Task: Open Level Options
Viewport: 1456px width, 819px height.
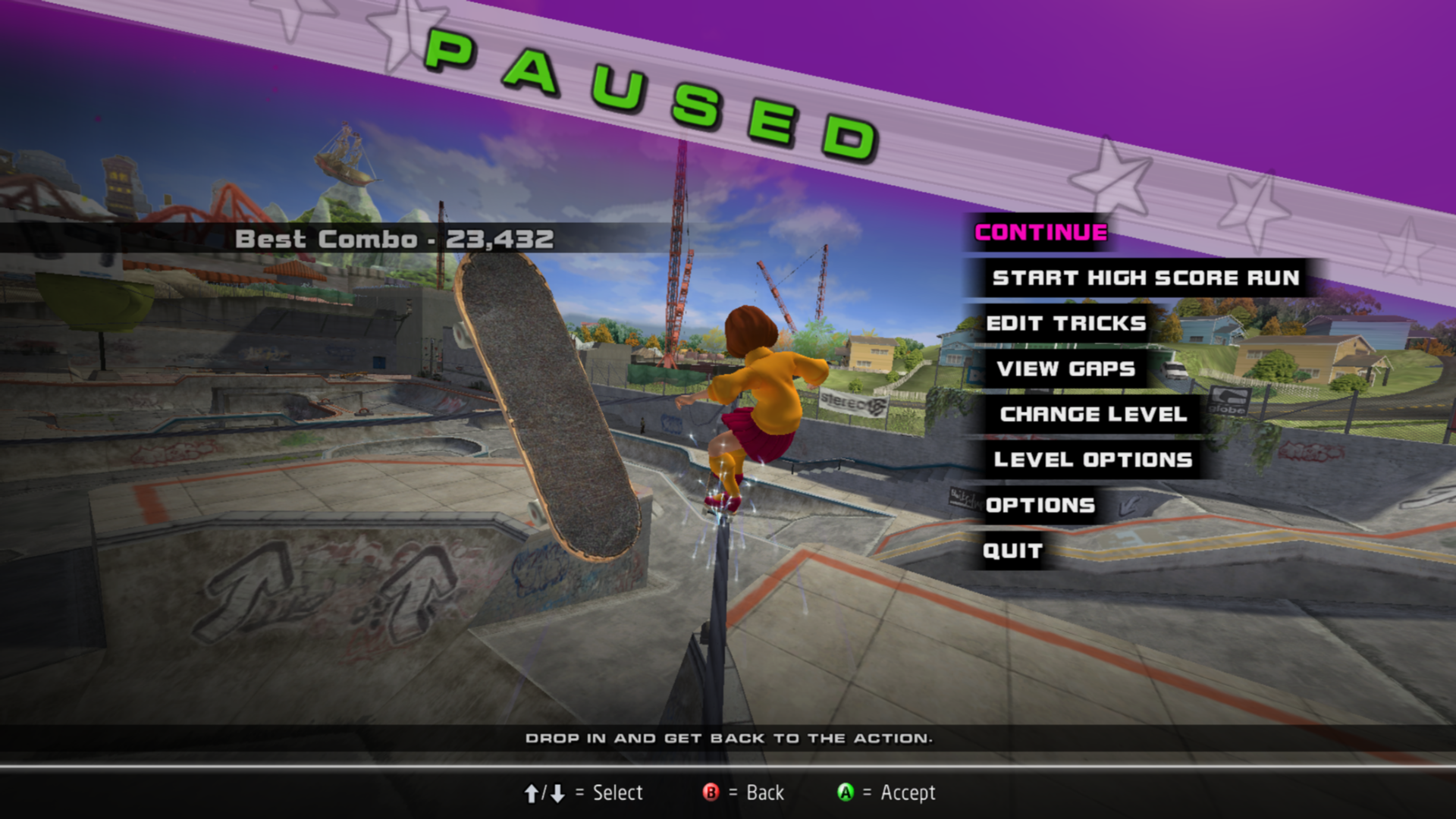Action: [x=1093, y=460]
